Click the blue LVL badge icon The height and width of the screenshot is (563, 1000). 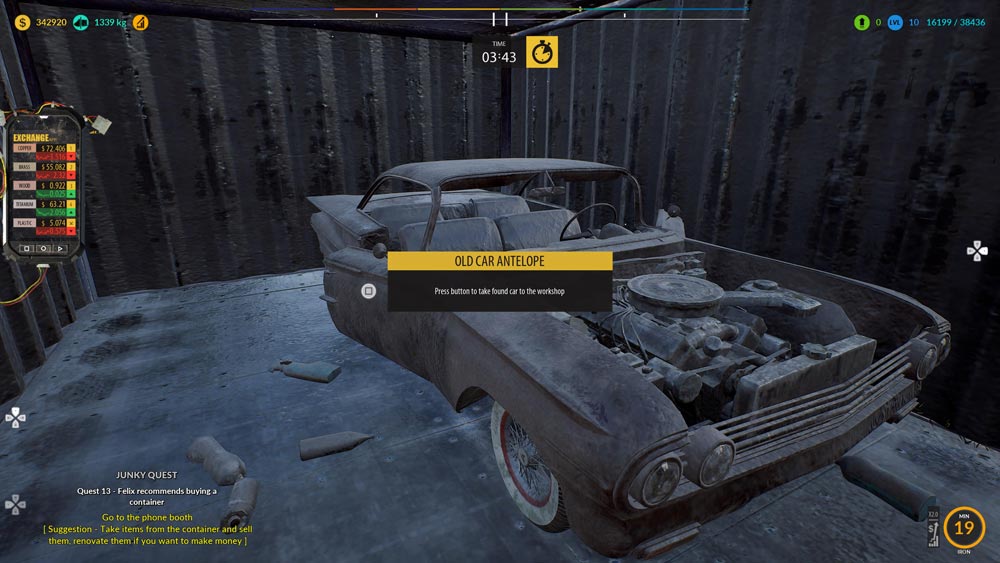coord(895,22)
